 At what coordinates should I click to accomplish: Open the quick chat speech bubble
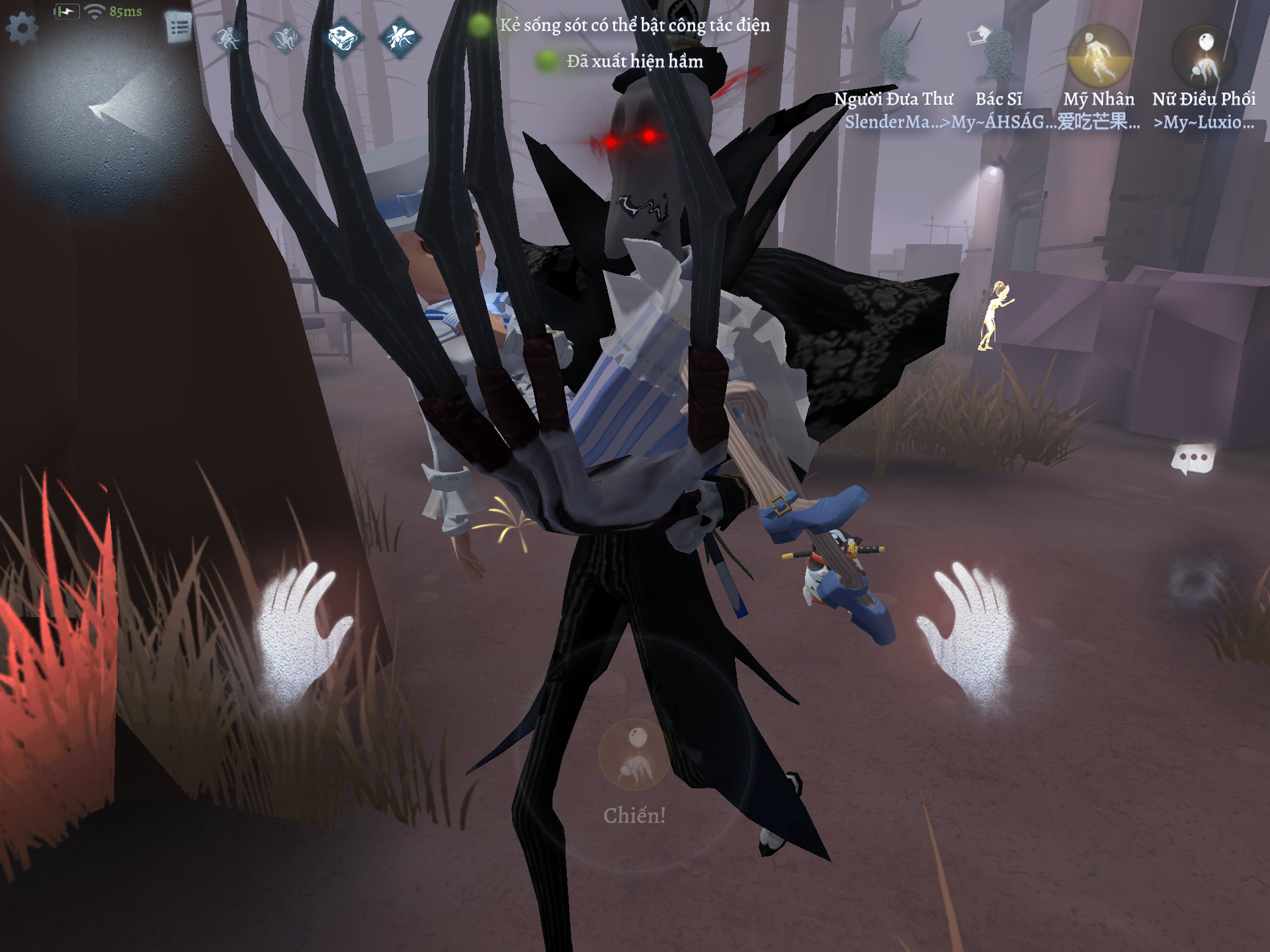[1193, 459]
